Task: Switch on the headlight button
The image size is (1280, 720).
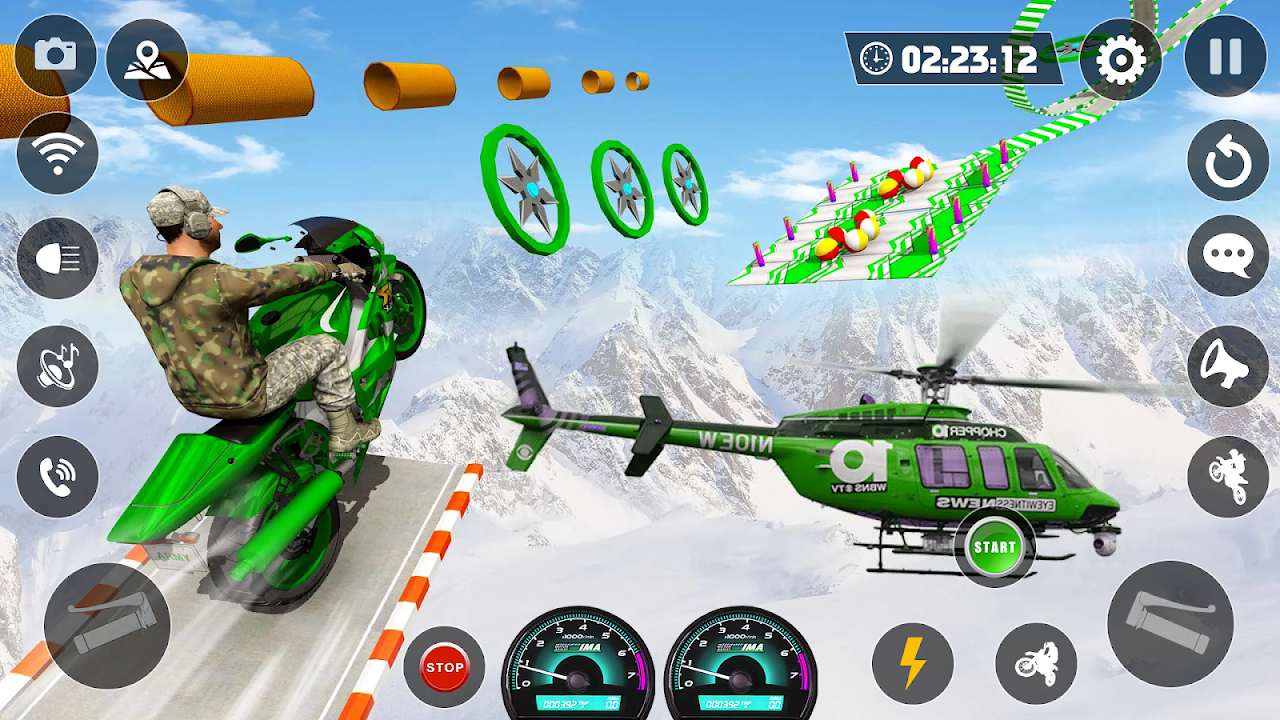Action: (58, 258)
